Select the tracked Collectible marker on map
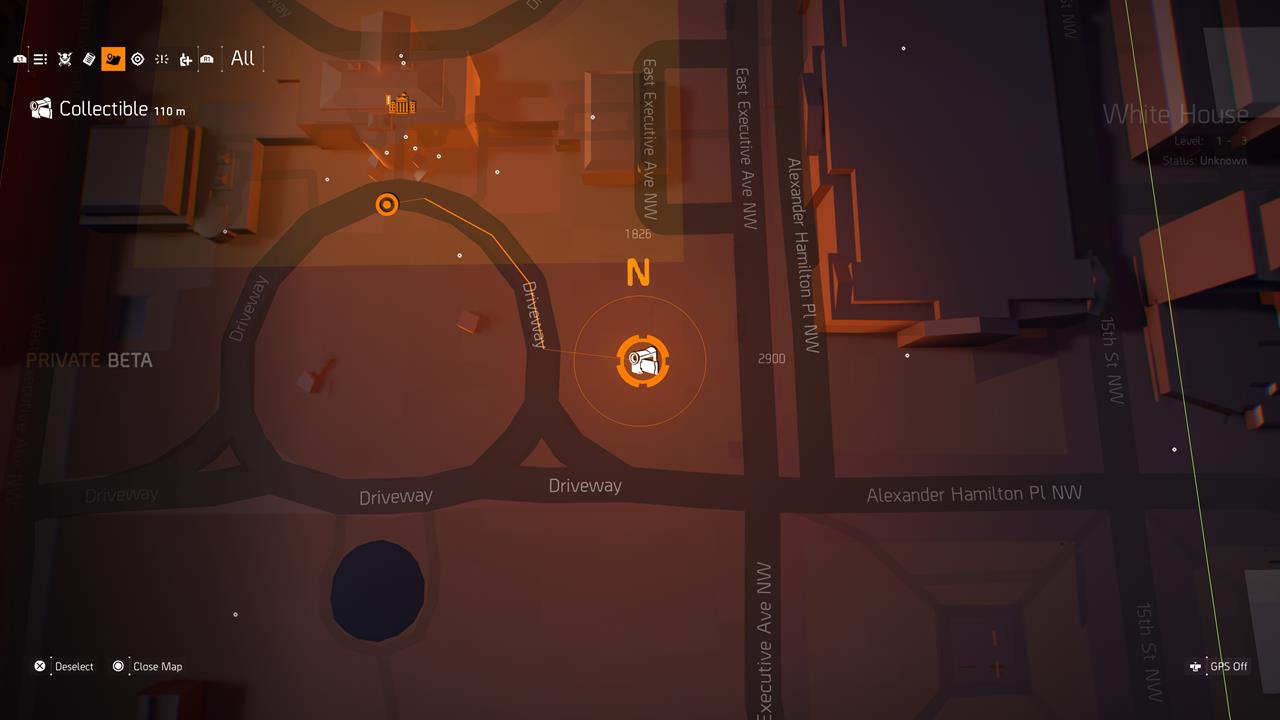1280x720 pixels. point(641,362)
